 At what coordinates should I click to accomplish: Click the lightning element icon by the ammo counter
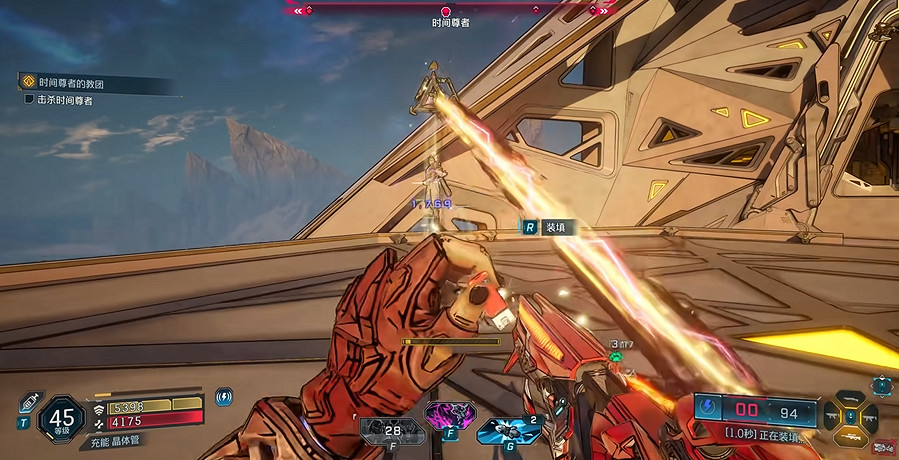pyautogui.click(x=707, y=408)
